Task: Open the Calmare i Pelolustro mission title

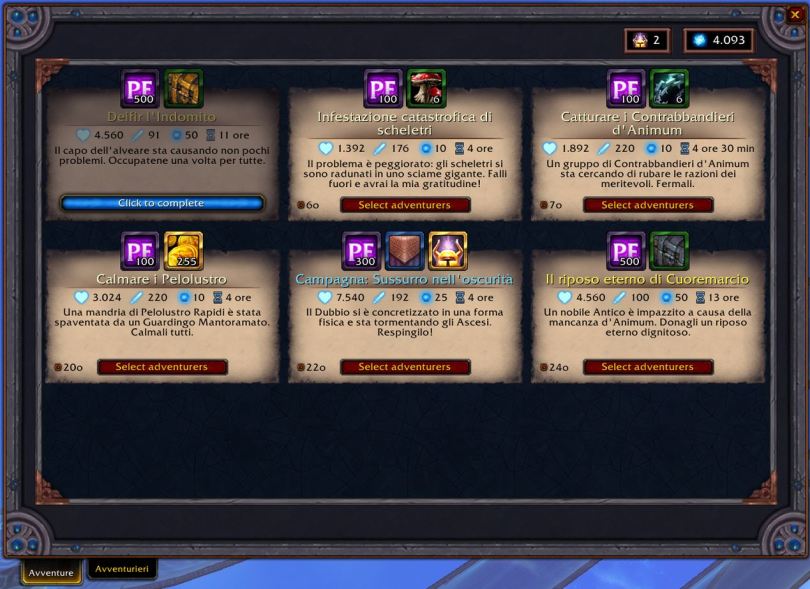Action: pyautogui.click(x=162, y=279)
